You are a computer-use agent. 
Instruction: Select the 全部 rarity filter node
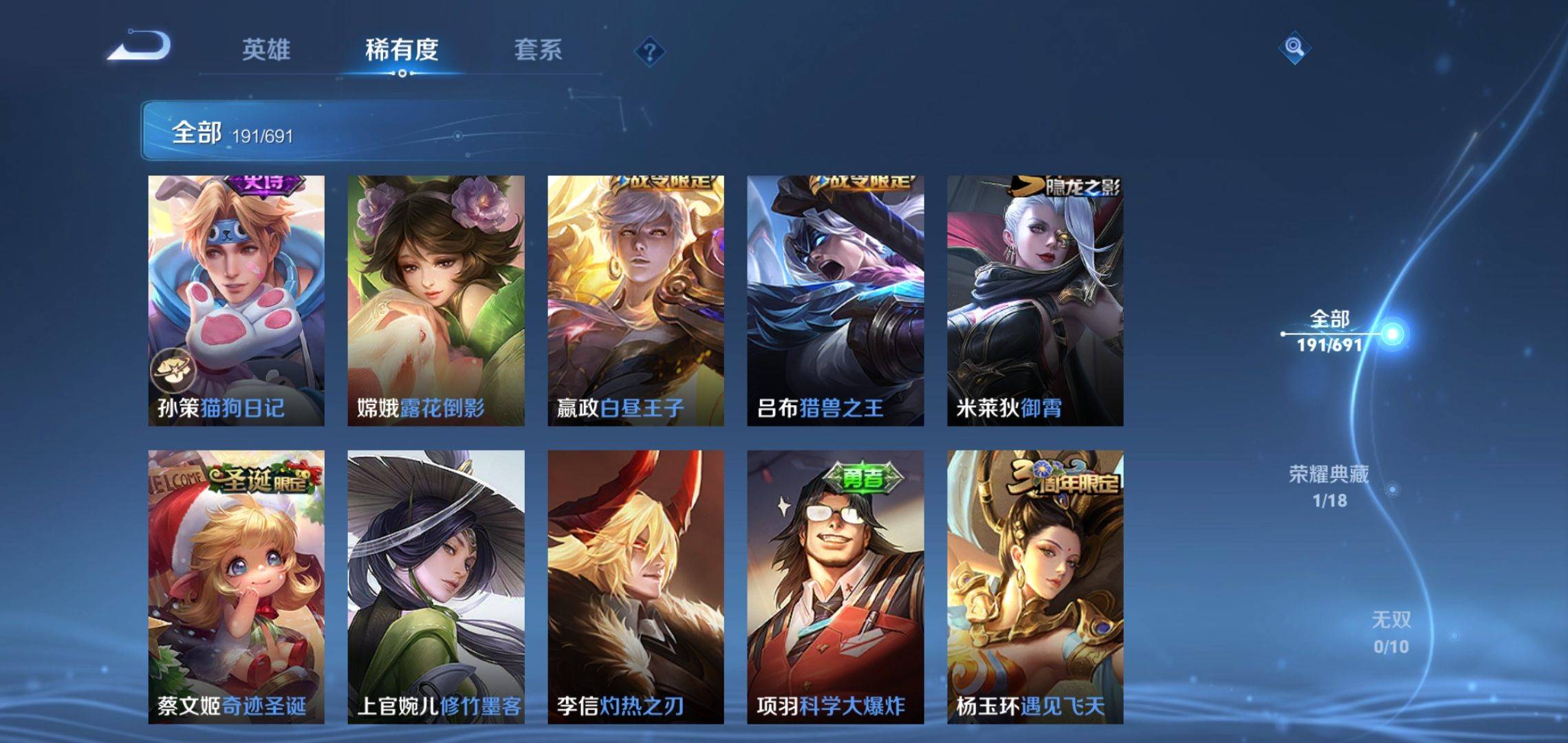coord(1330,332)
